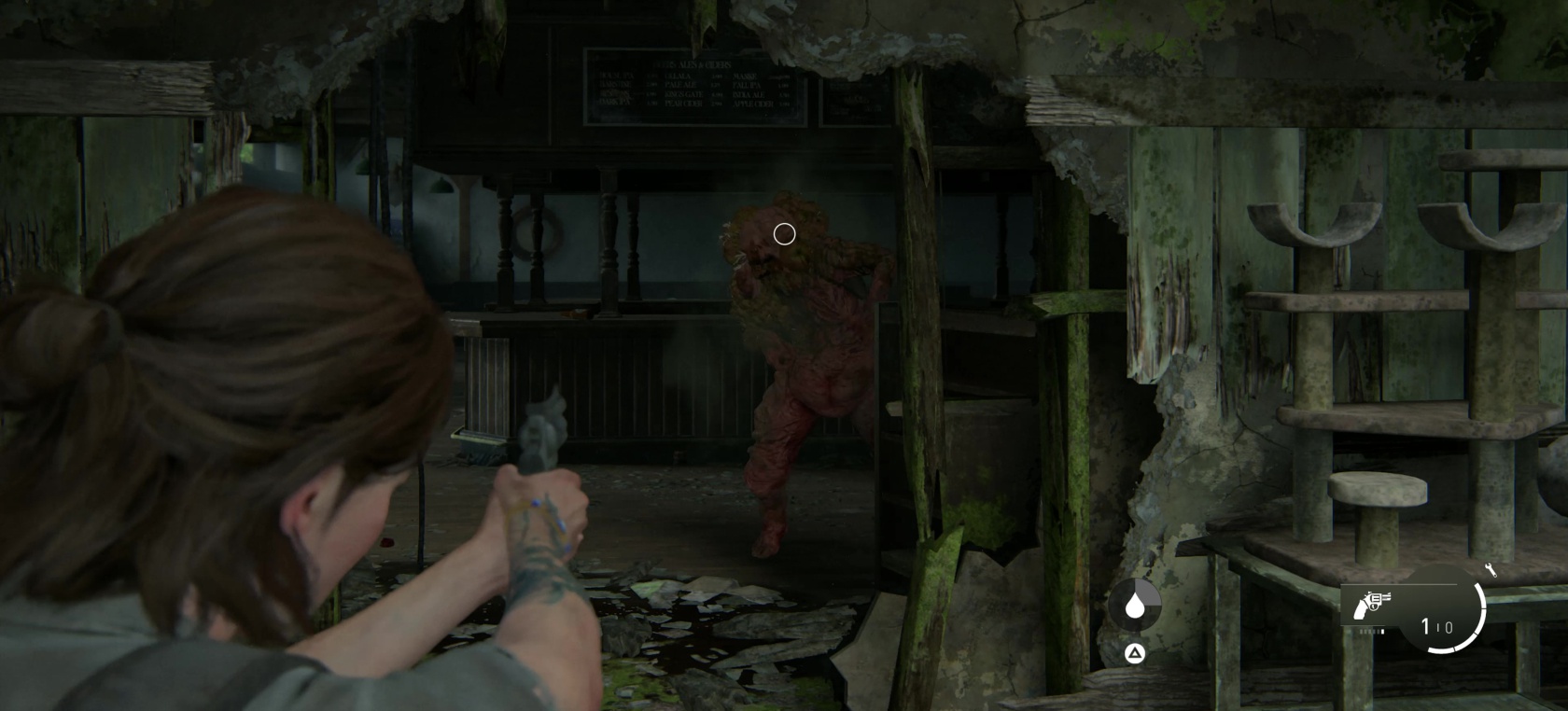This screenshot has height=711, width=1568.
Task: Select the revolver weapon icon
Action: pyautogui.click(x=1371, y=605)
